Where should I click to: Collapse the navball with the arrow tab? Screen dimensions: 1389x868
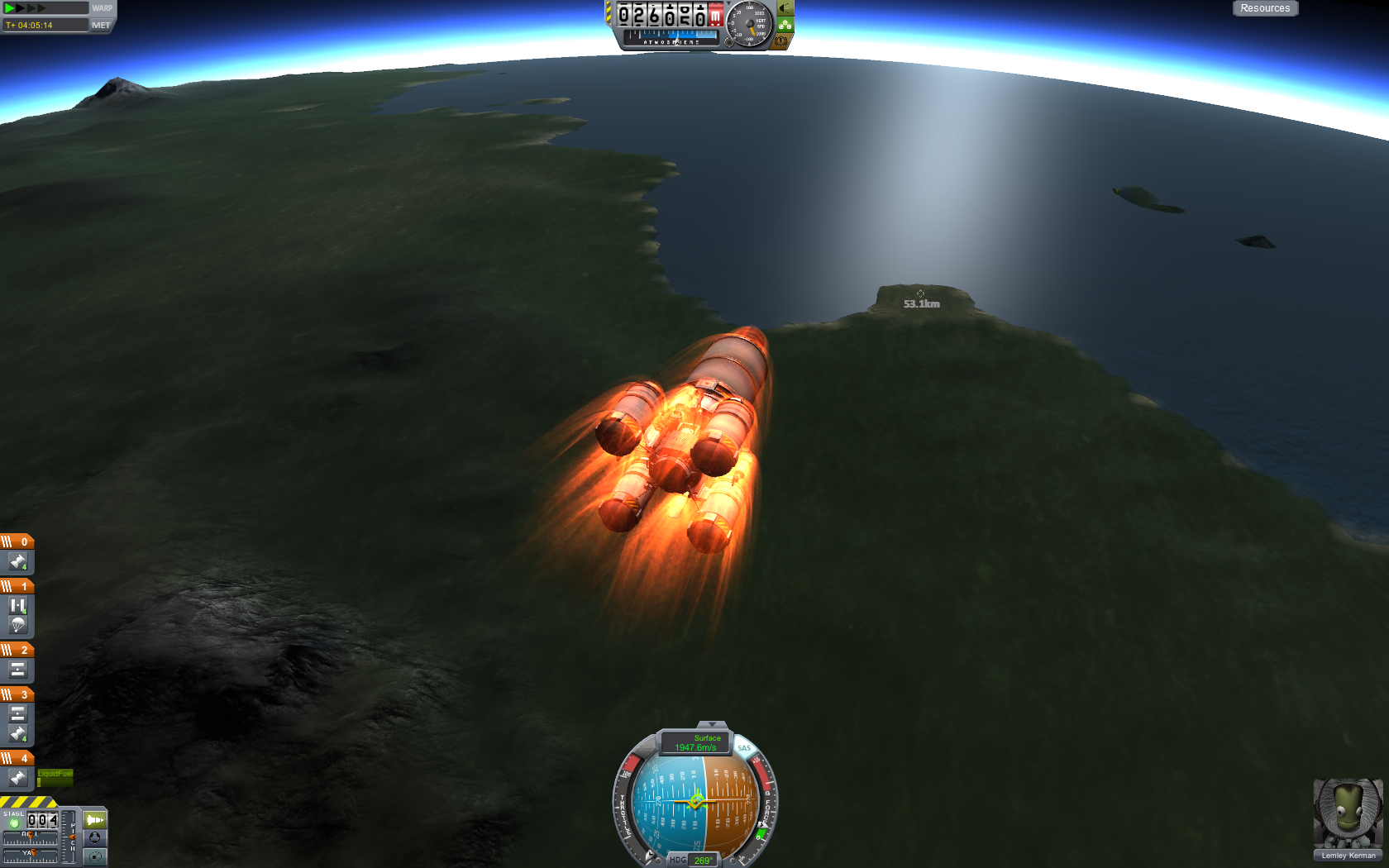coord(711,725)
